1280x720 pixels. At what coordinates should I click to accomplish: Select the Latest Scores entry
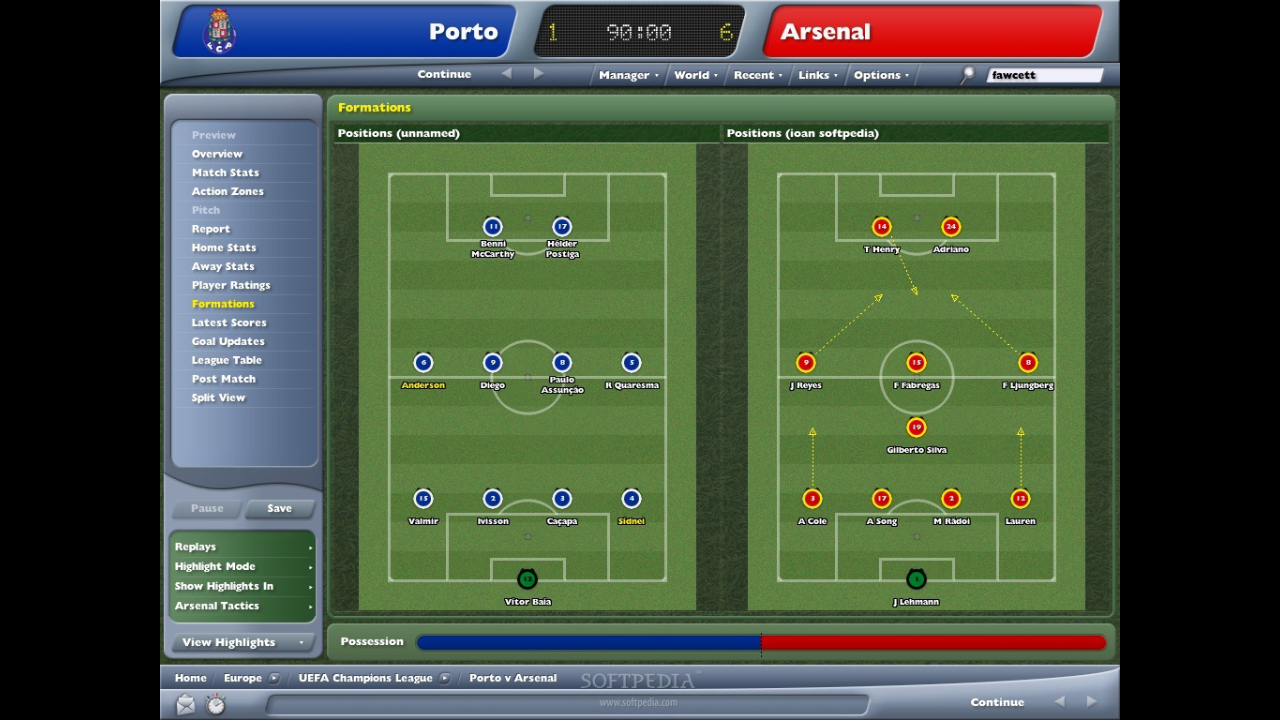click(229, 323)
